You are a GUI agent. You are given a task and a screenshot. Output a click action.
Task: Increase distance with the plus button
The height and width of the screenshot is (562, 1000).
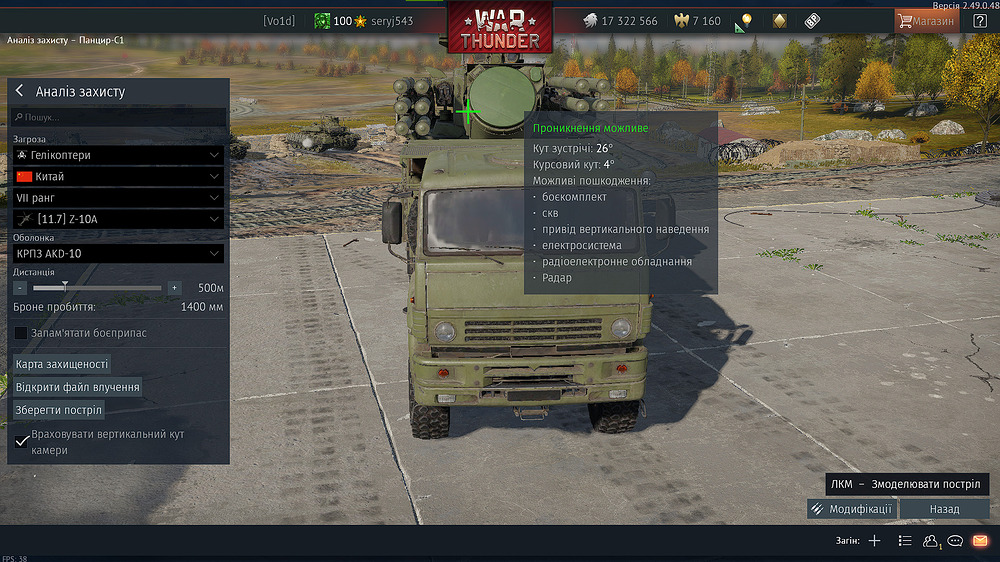174,288
